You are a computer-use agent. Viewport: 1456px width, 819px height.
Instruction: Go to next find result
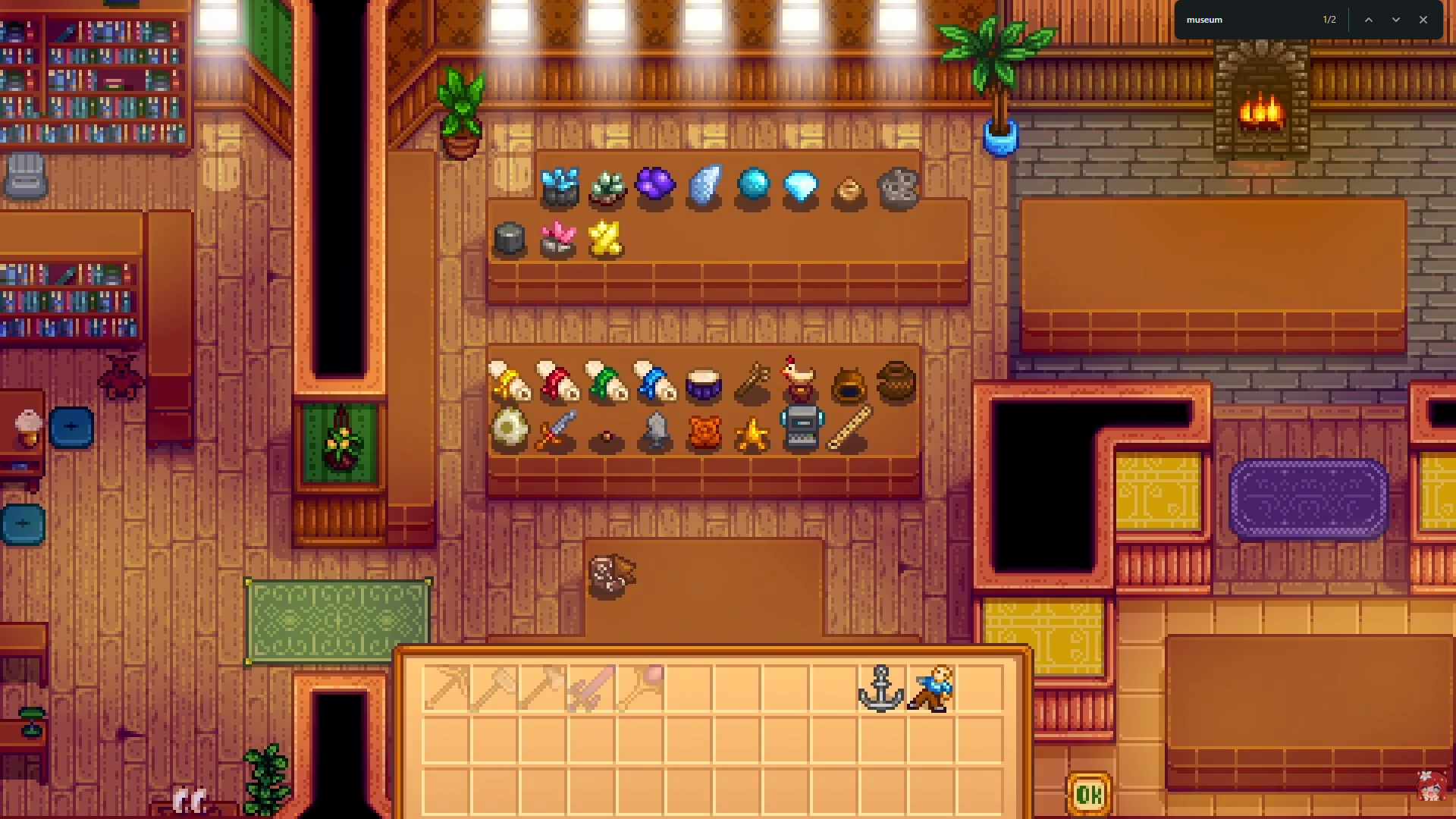[1396, 20]
